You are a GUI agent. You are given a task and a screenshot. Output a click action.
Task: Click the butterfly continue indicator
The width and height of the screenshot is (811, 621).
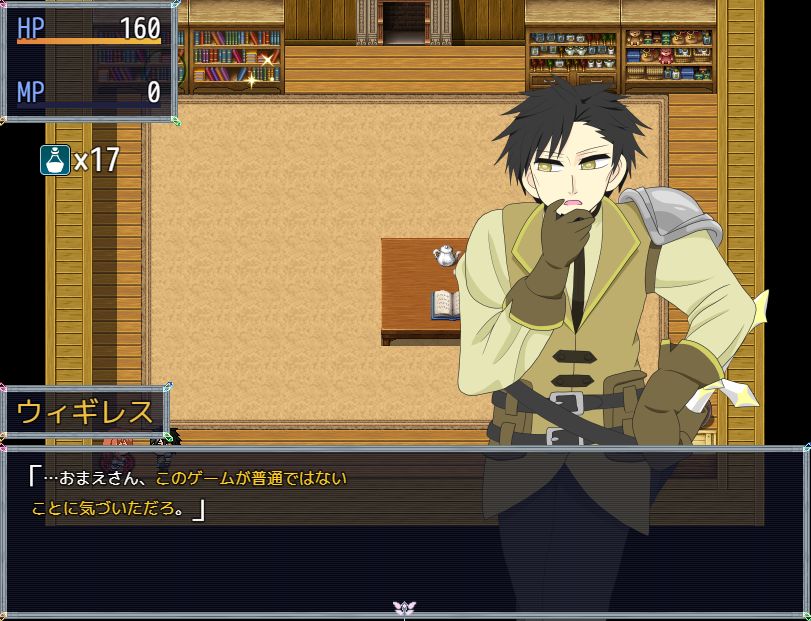404,607
